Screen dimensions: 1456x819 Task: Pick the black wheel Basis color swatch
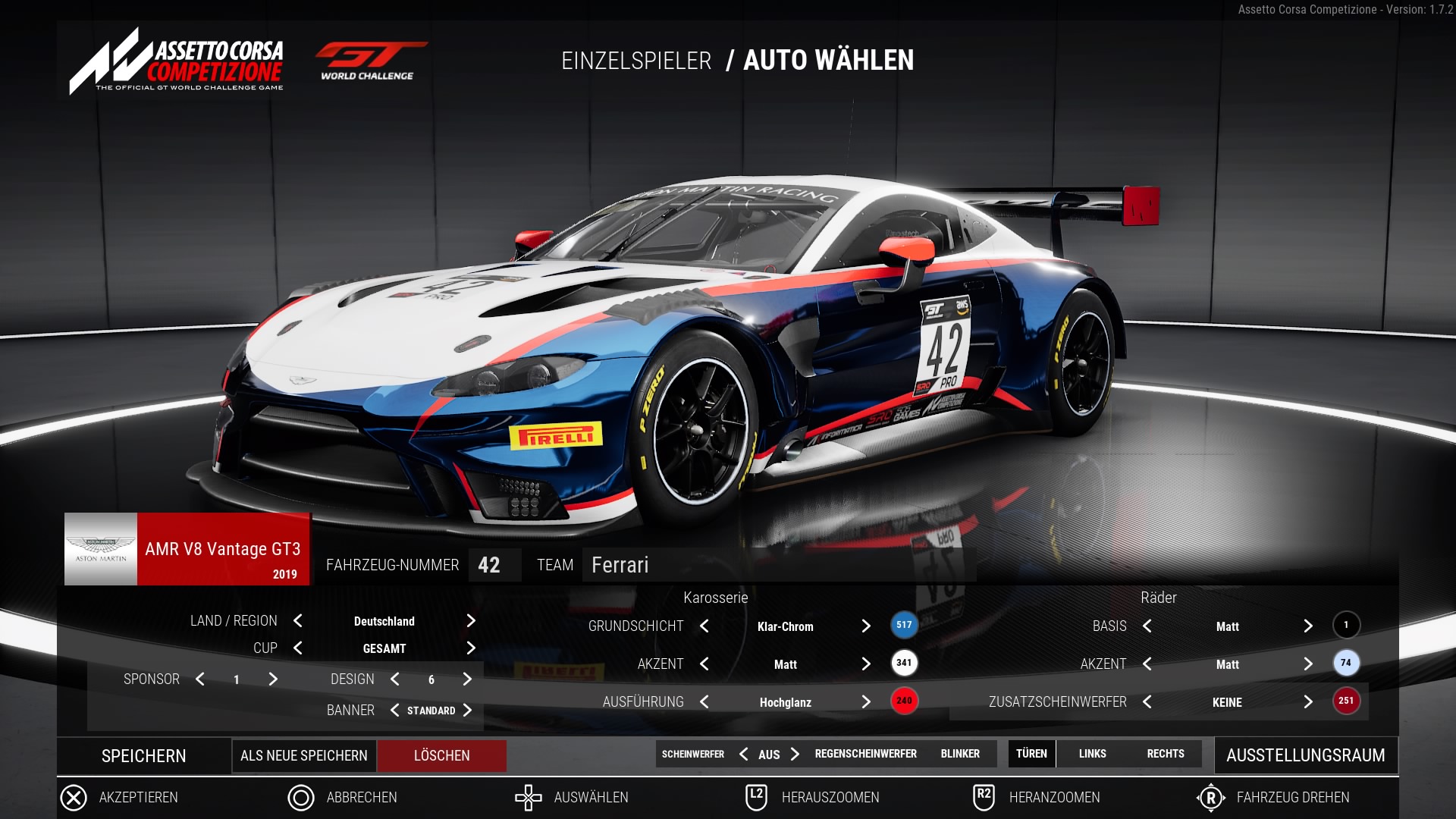pos(1346,626)
